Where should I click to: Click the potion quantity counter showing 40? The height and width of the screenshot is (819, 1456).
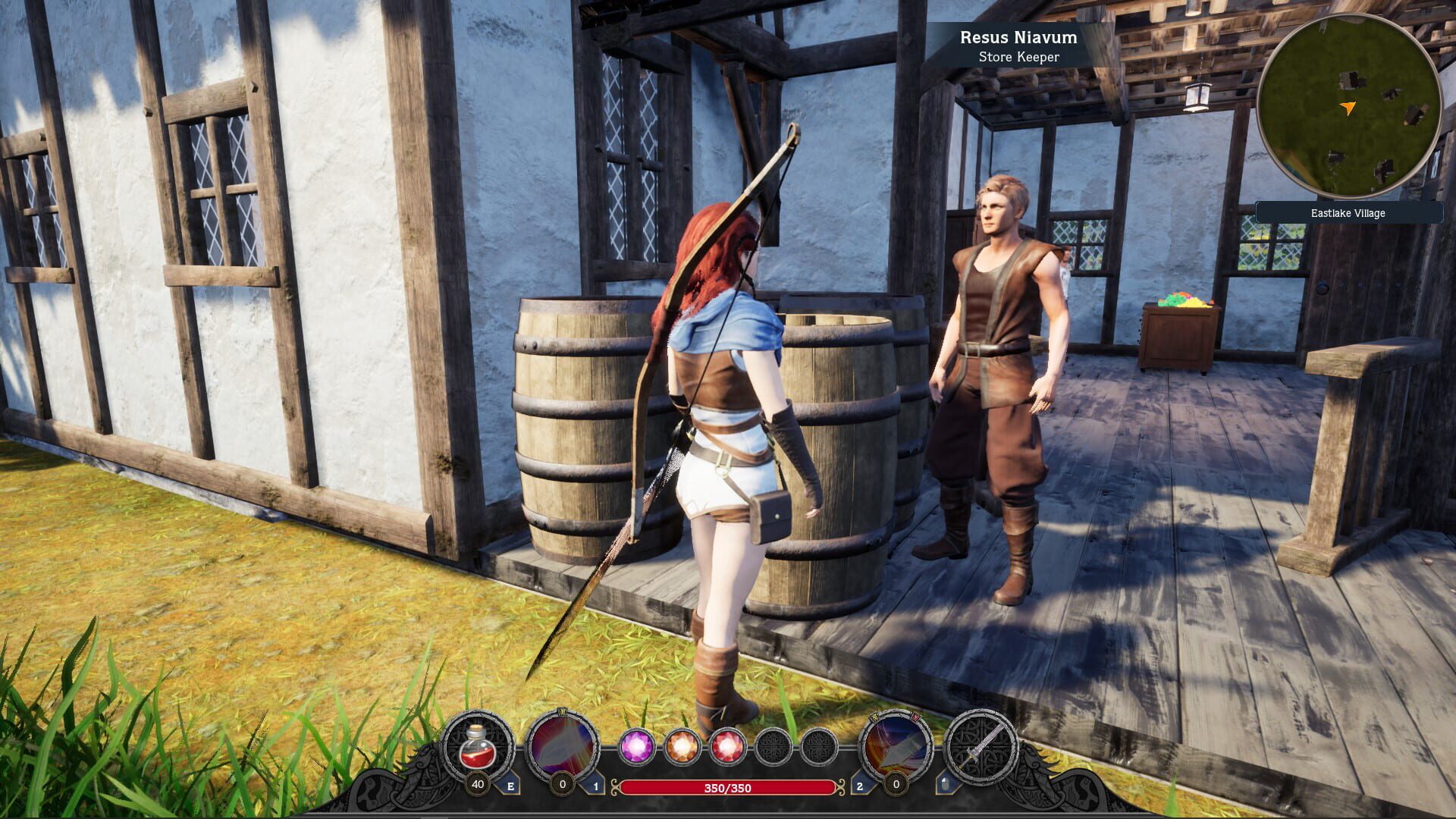(478, 784)
